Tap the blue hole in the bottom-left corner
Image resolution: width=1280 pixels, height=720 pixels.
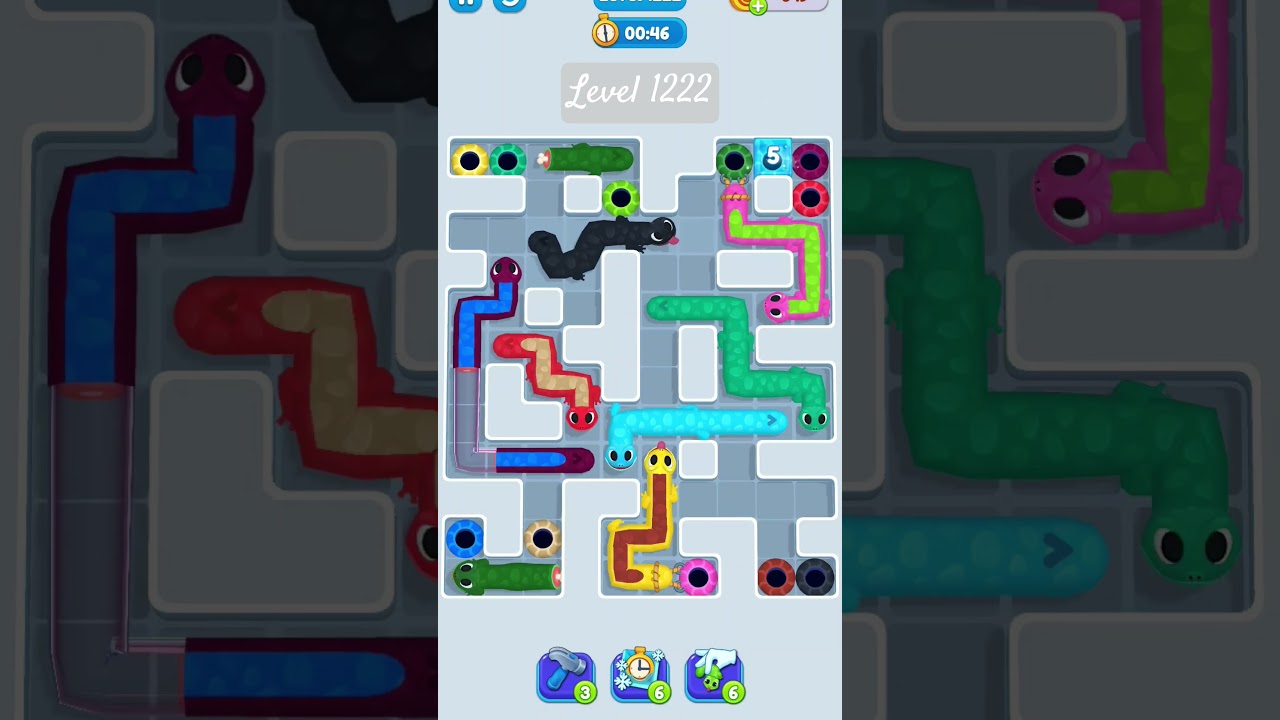465,537
